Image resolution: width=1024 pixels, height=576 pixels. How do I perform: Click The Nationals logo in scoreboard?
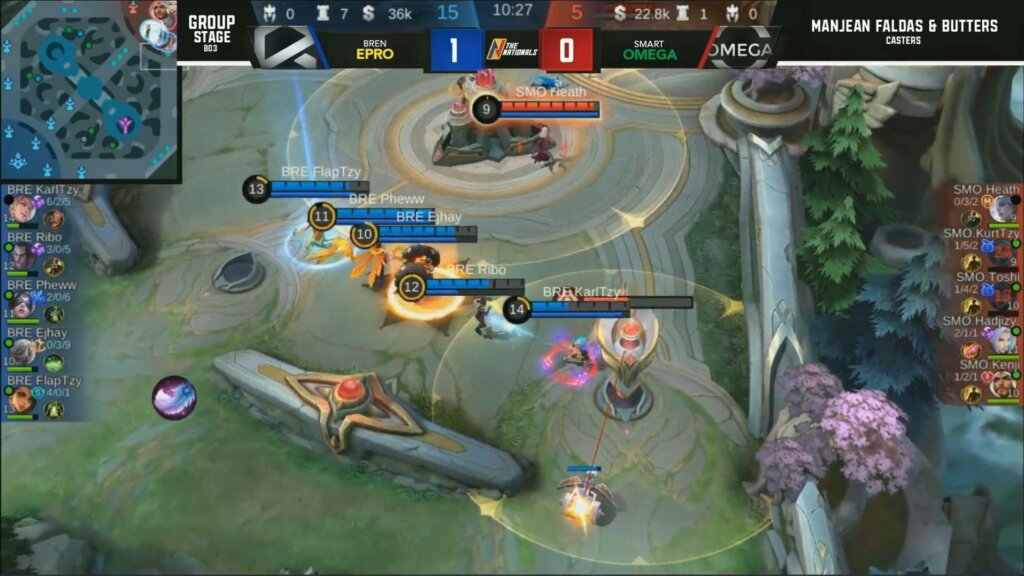pyautogui.click(x=498, y=48)
